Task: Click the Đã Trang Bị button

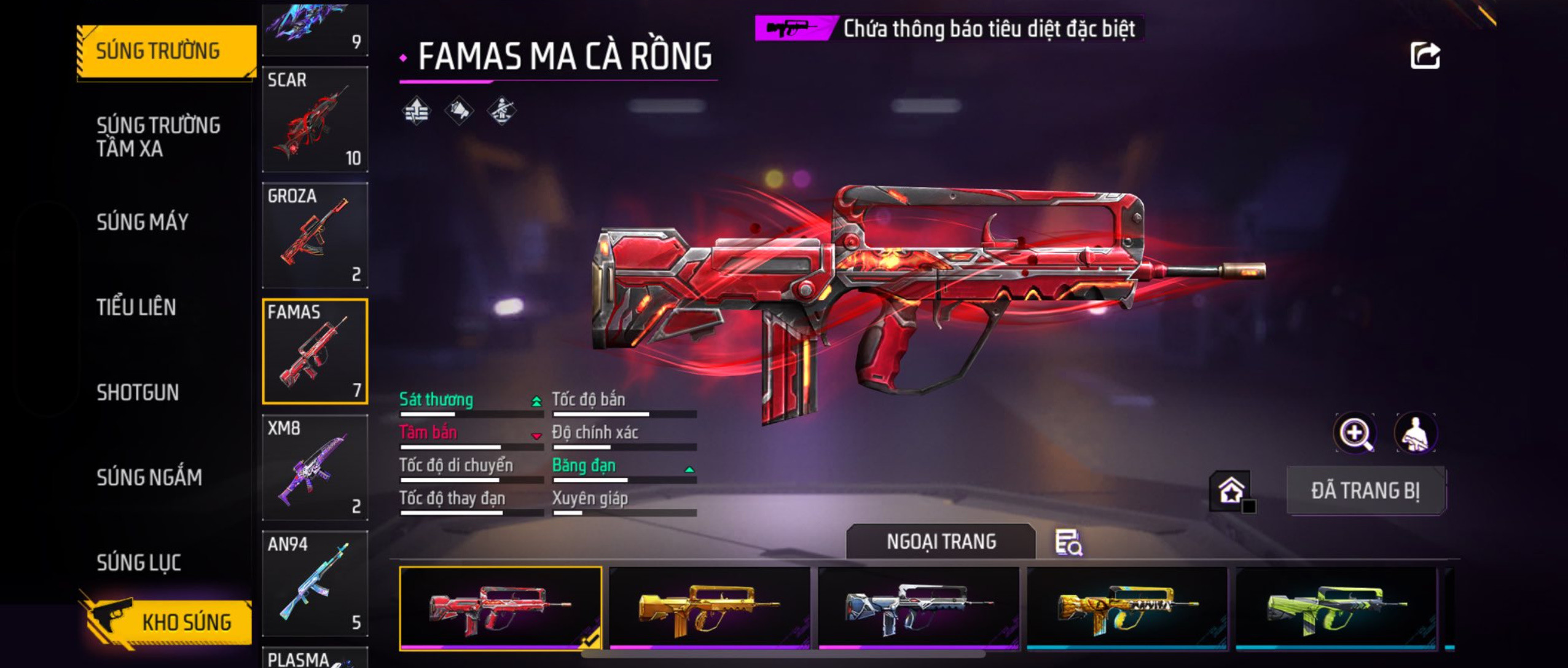Action: 1365,490
